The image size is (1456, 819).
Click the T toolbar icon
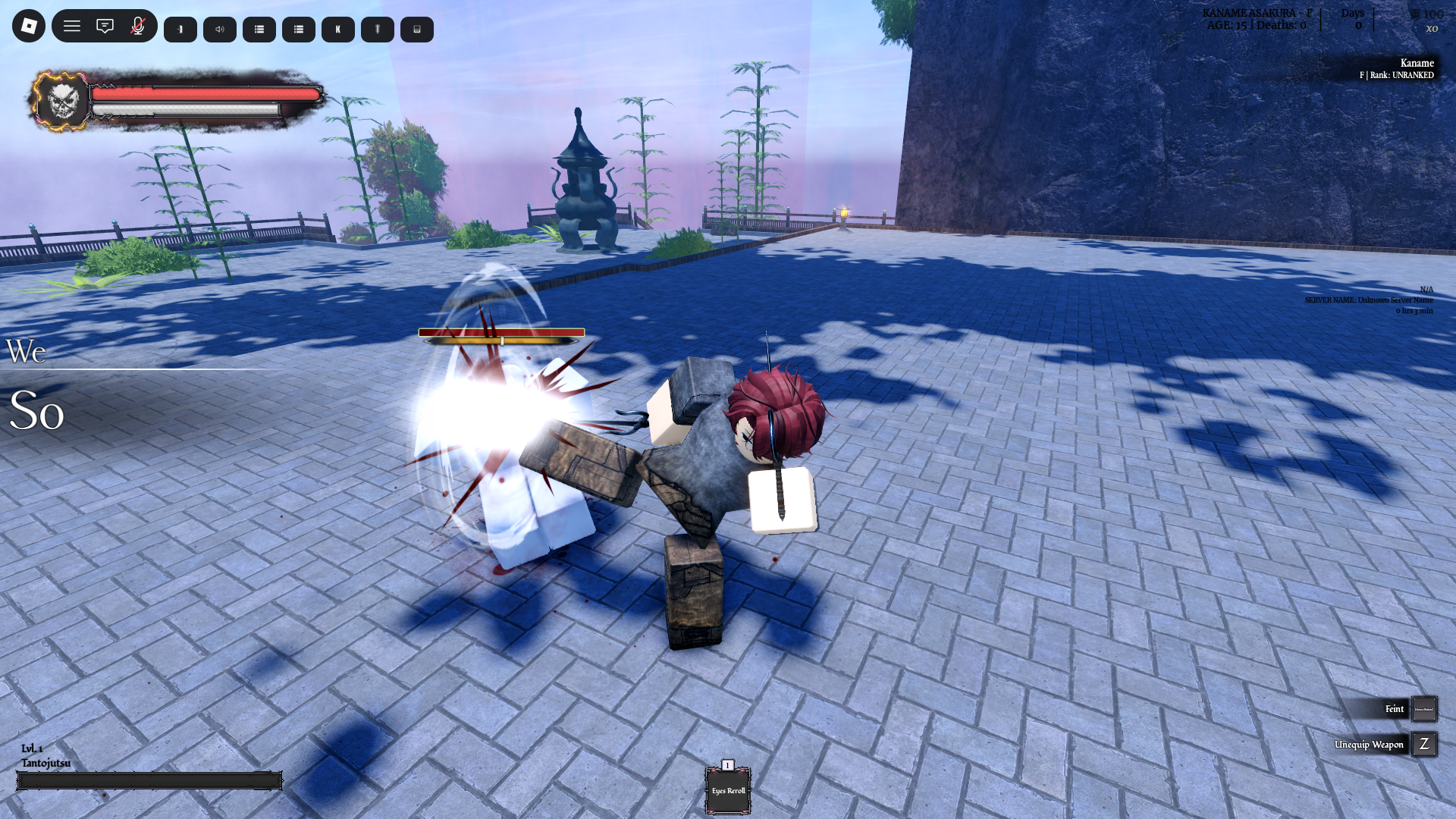point(377,29)
